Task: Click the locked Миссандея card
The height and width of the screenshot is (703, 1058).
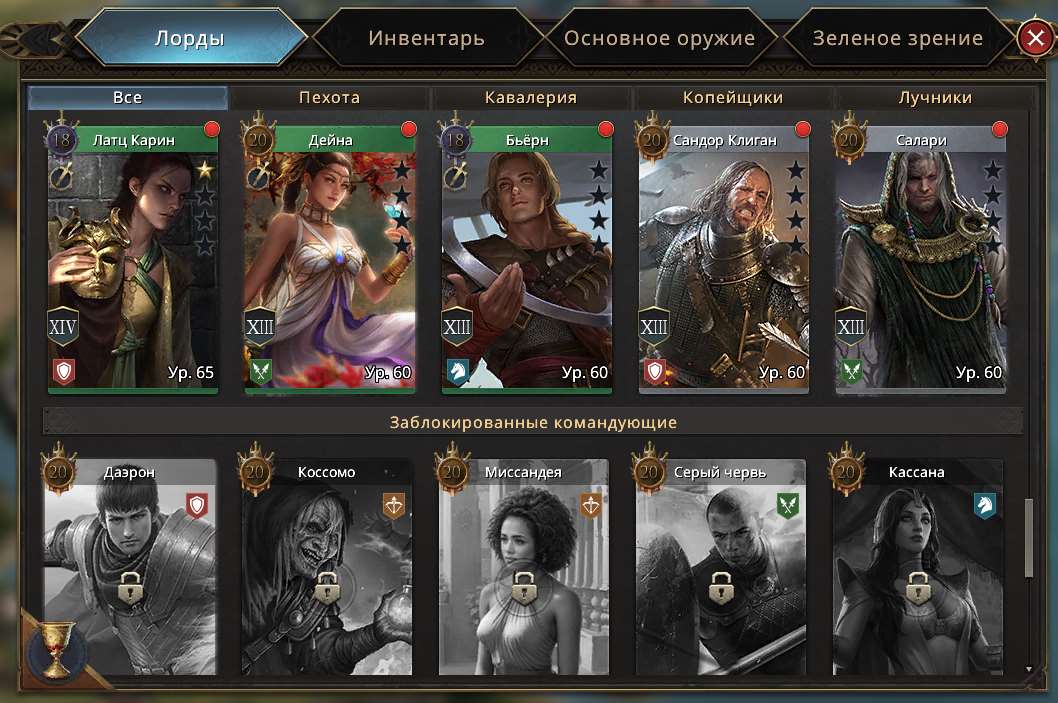Action: (524, 570)
